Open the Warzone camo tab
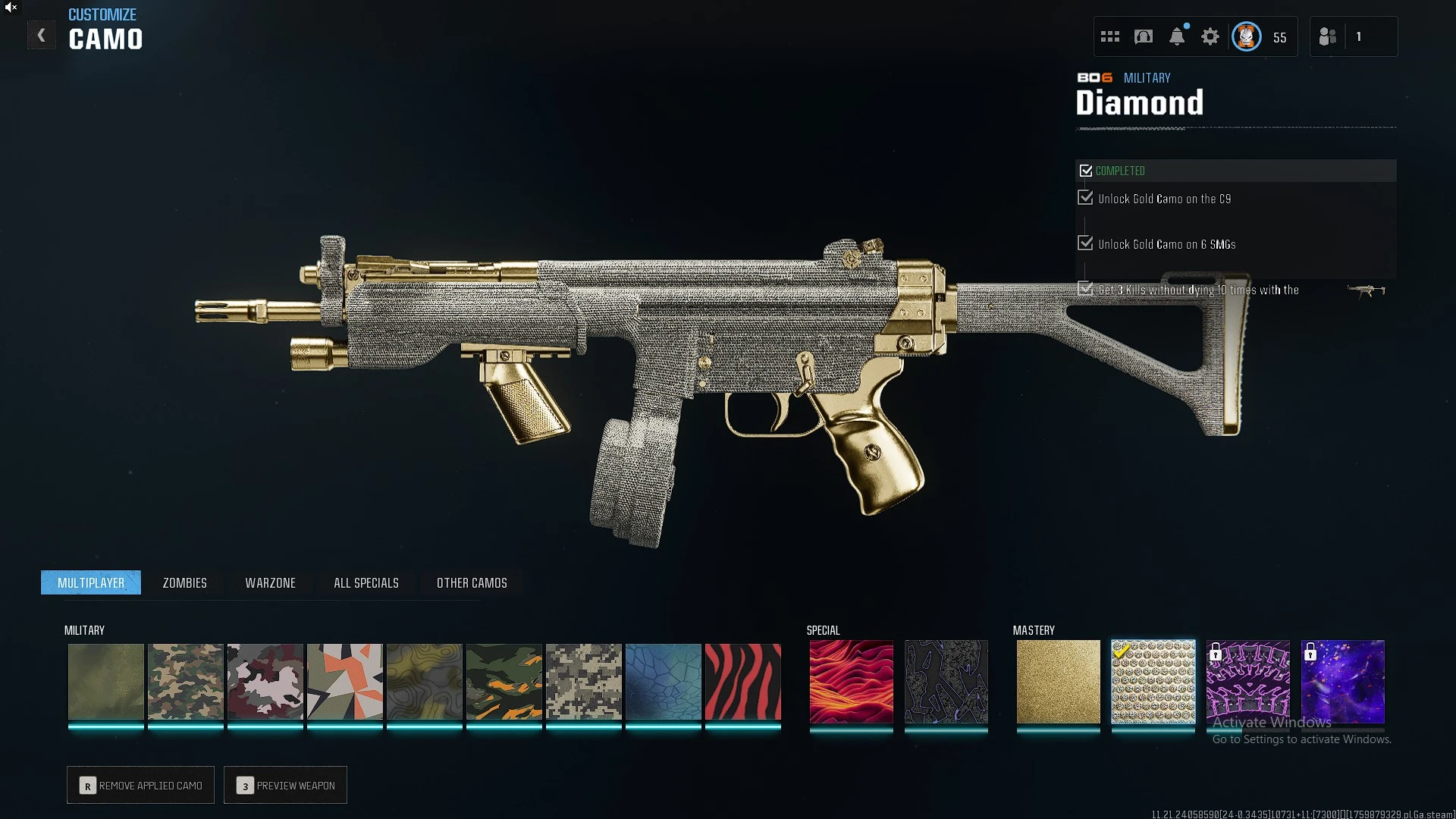Screen dimensions: 1456x819 [270, 582]
